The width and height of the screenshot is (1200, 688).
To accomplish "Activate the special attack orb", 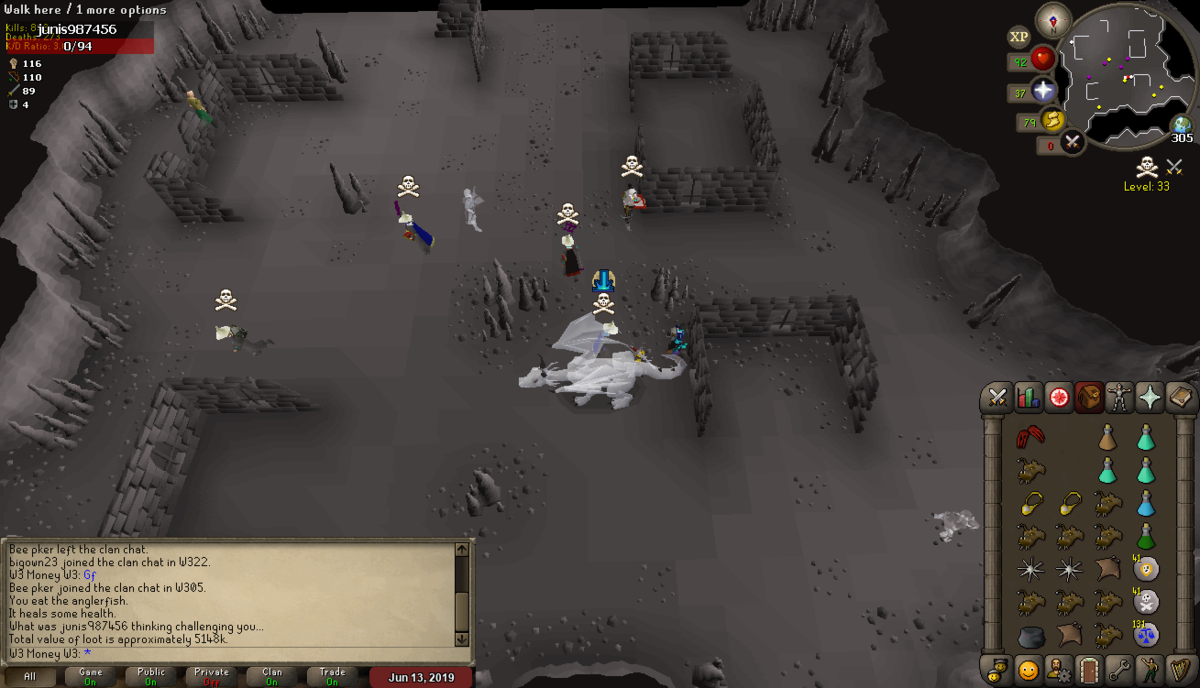I will click(x=1073, y=143).
